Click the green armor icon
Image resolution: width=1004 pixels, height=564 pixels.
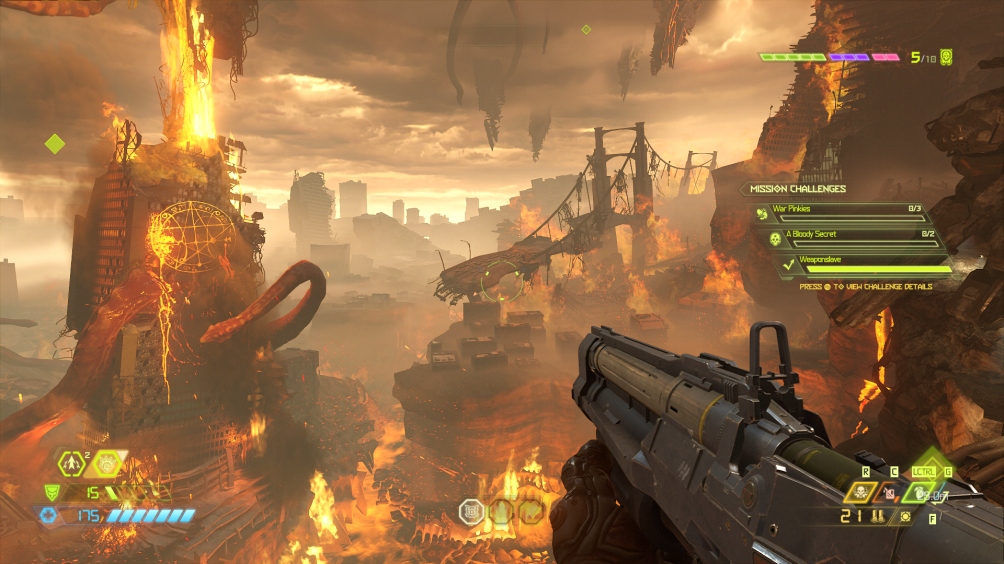coord(52,492)
